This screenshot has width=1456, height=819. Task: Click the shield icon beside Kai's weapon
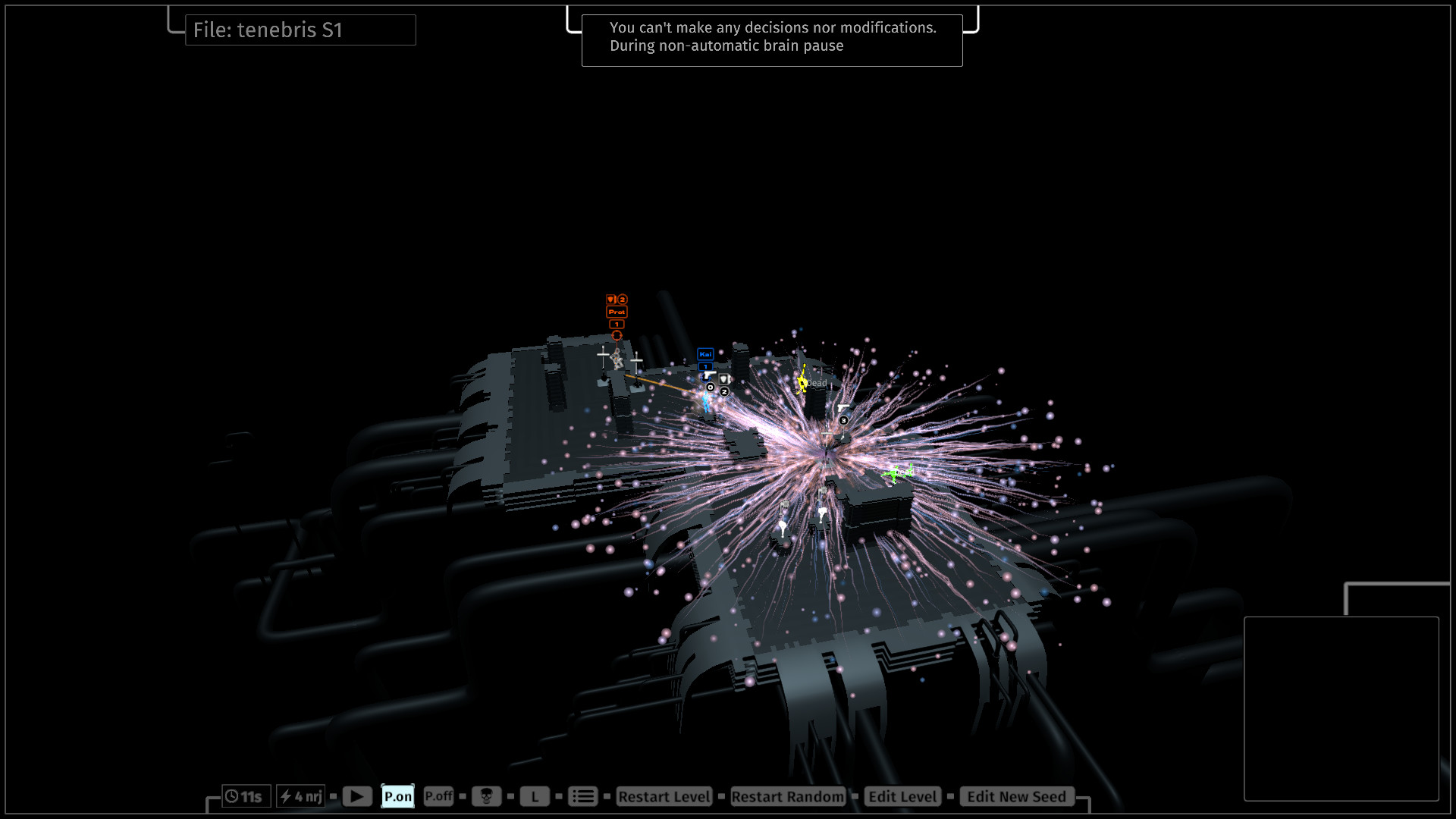coord(724,380)
